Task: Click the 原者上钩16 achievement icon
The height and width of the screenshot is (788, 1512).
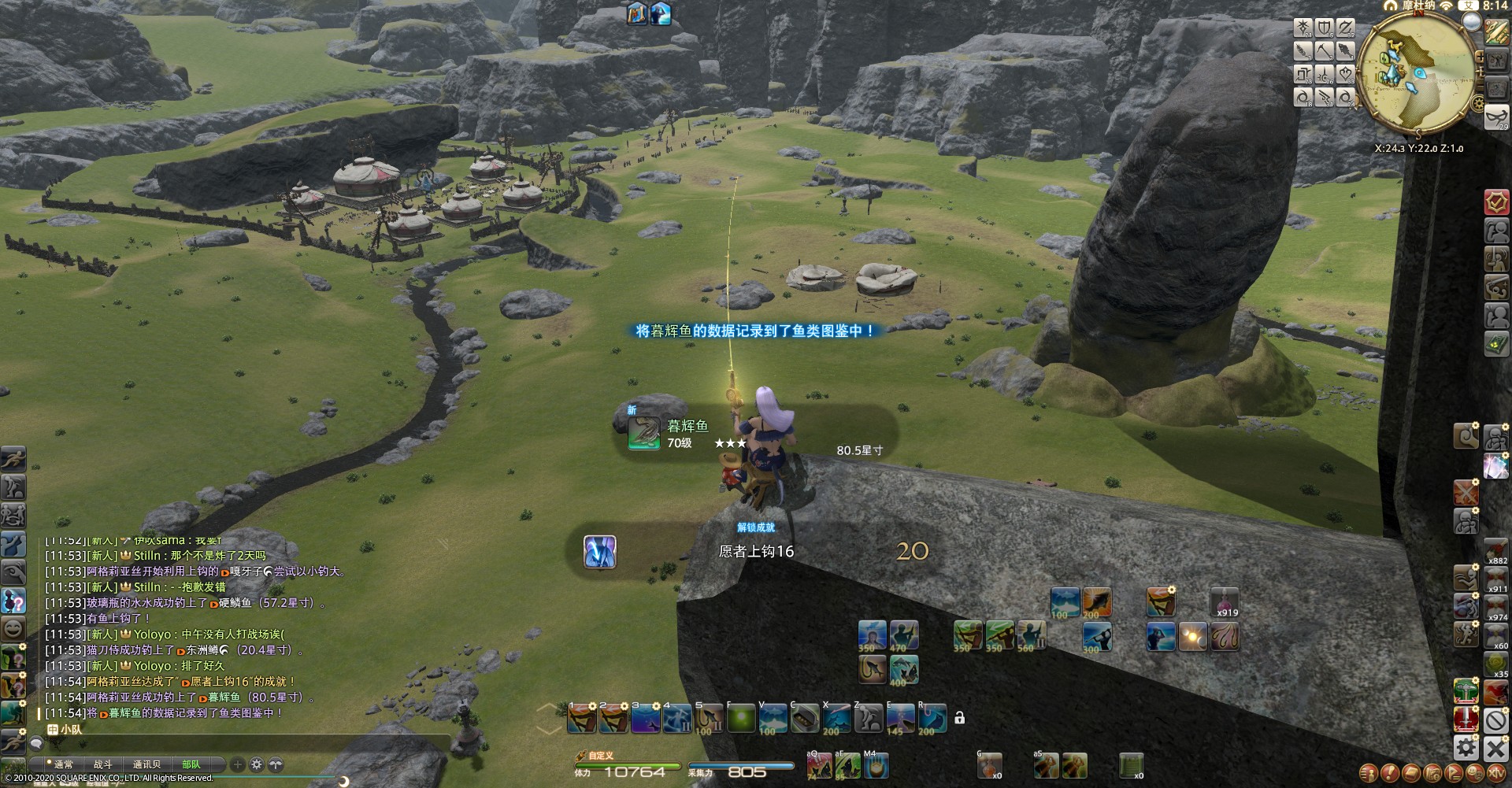Action: pos(600,552)
